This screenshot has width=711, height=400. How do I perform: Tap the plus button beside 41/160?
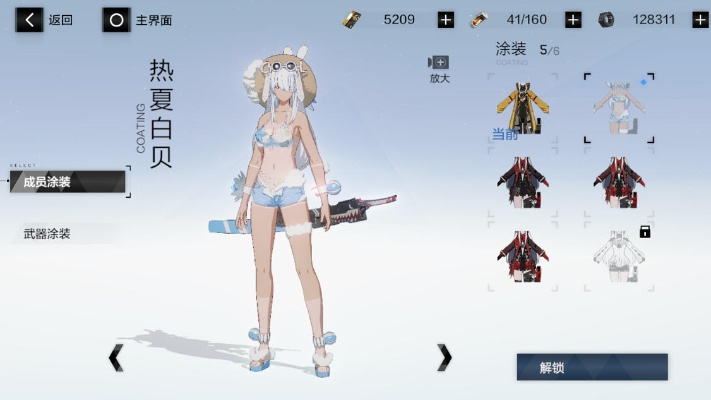(x=573, y=19)
